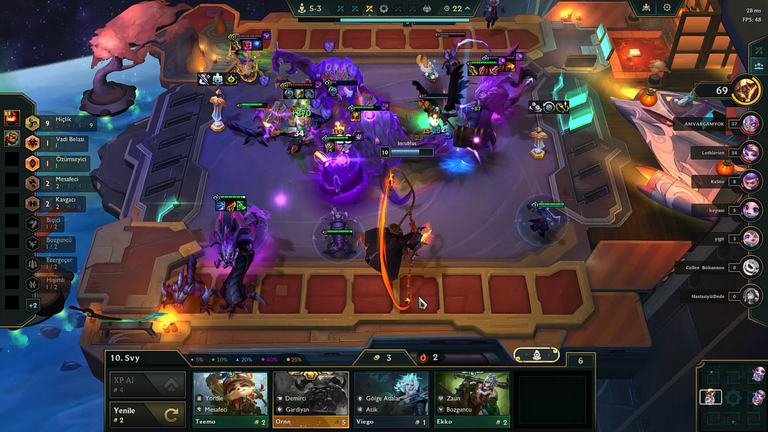This screenshot has width=768, height=432.
Task: Buy Teemo from the shop
Action: (x=230, y=399)
